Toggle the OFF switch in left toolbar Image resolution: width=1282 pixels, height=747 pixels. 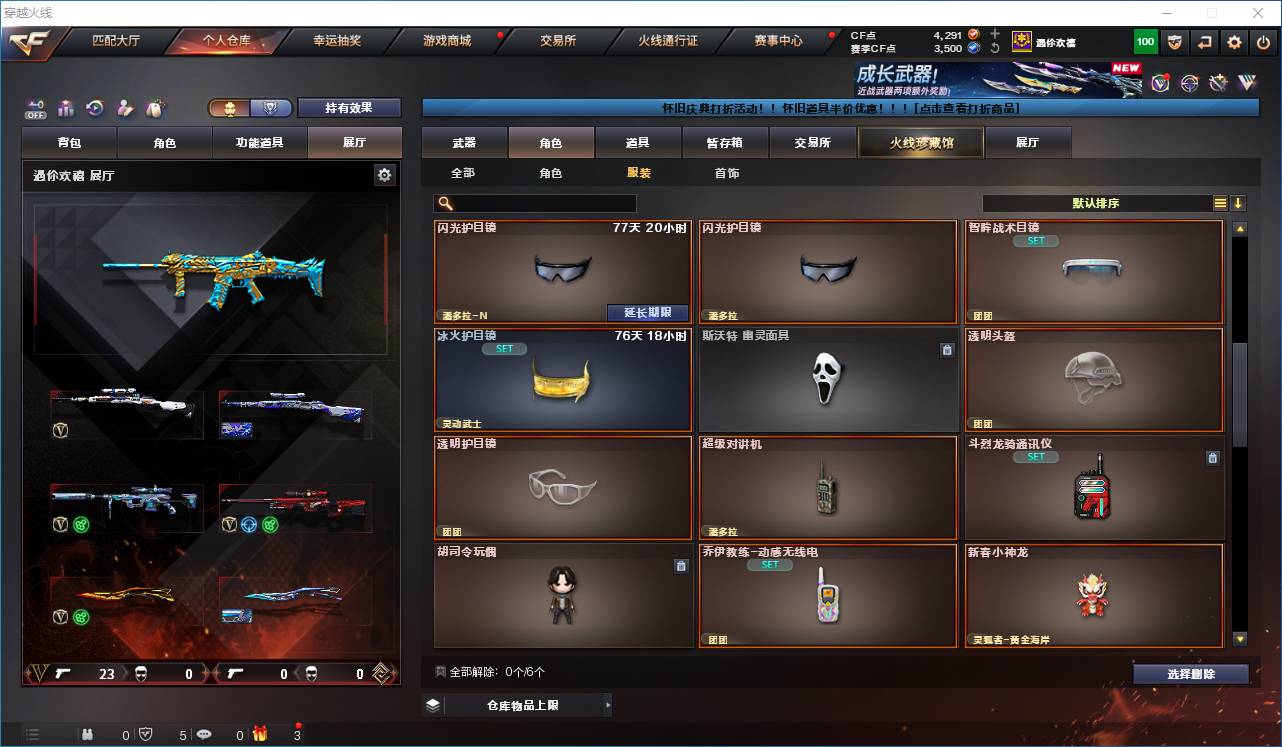[x=35, y=110]
